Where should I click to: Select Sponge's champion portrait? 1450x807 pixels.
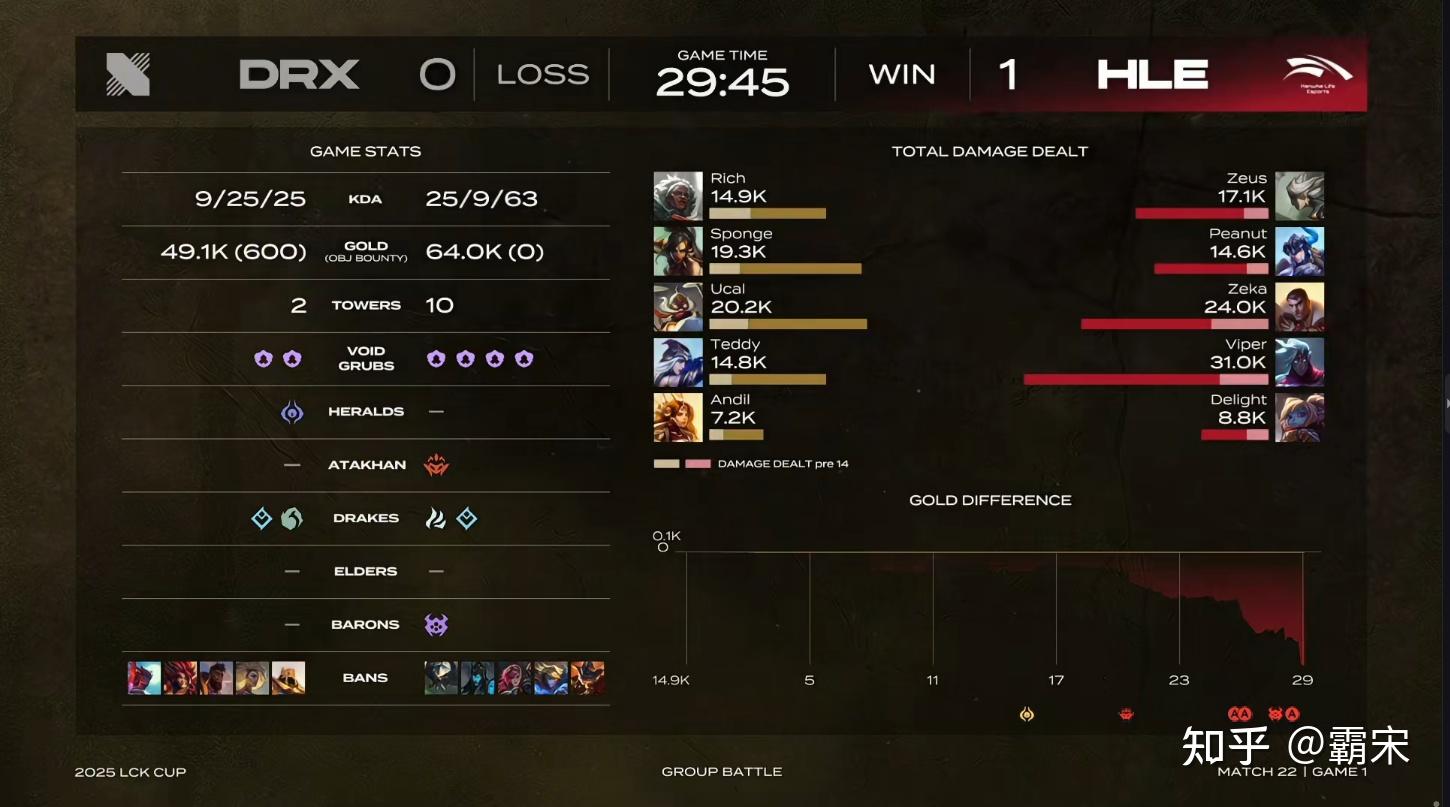(x=678, y=251)
